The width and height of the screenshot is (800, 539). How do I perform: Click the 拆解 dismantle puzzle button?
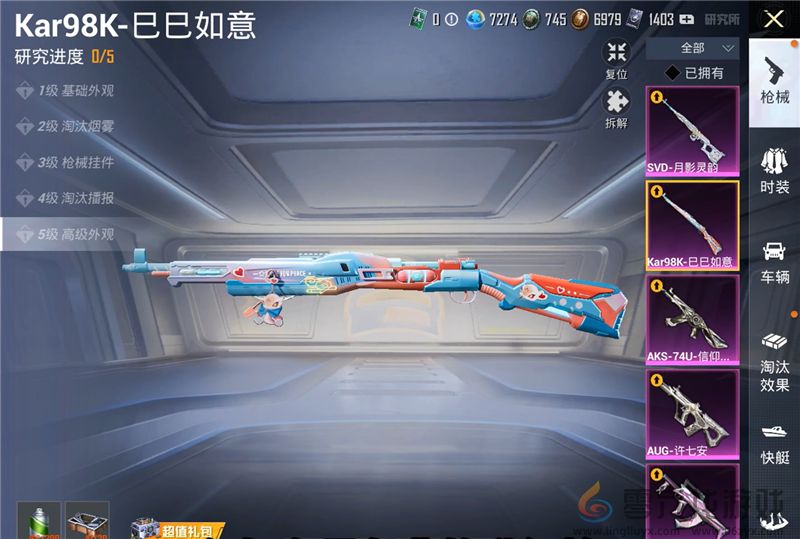pos(617,108)
